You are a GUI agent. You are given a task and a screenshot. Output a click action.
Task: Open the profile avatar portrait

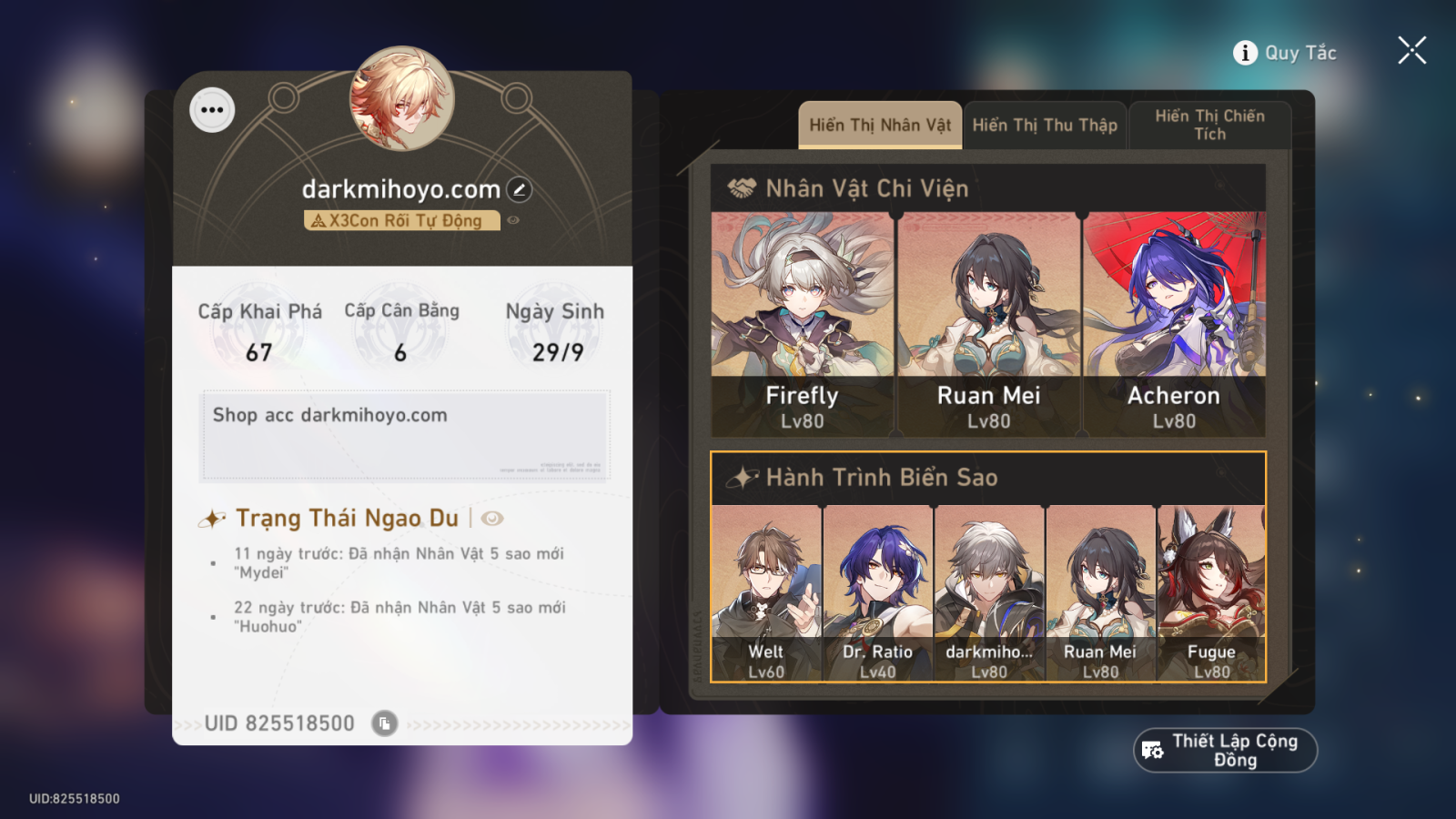pyautogui.click(x=403, y=103)
